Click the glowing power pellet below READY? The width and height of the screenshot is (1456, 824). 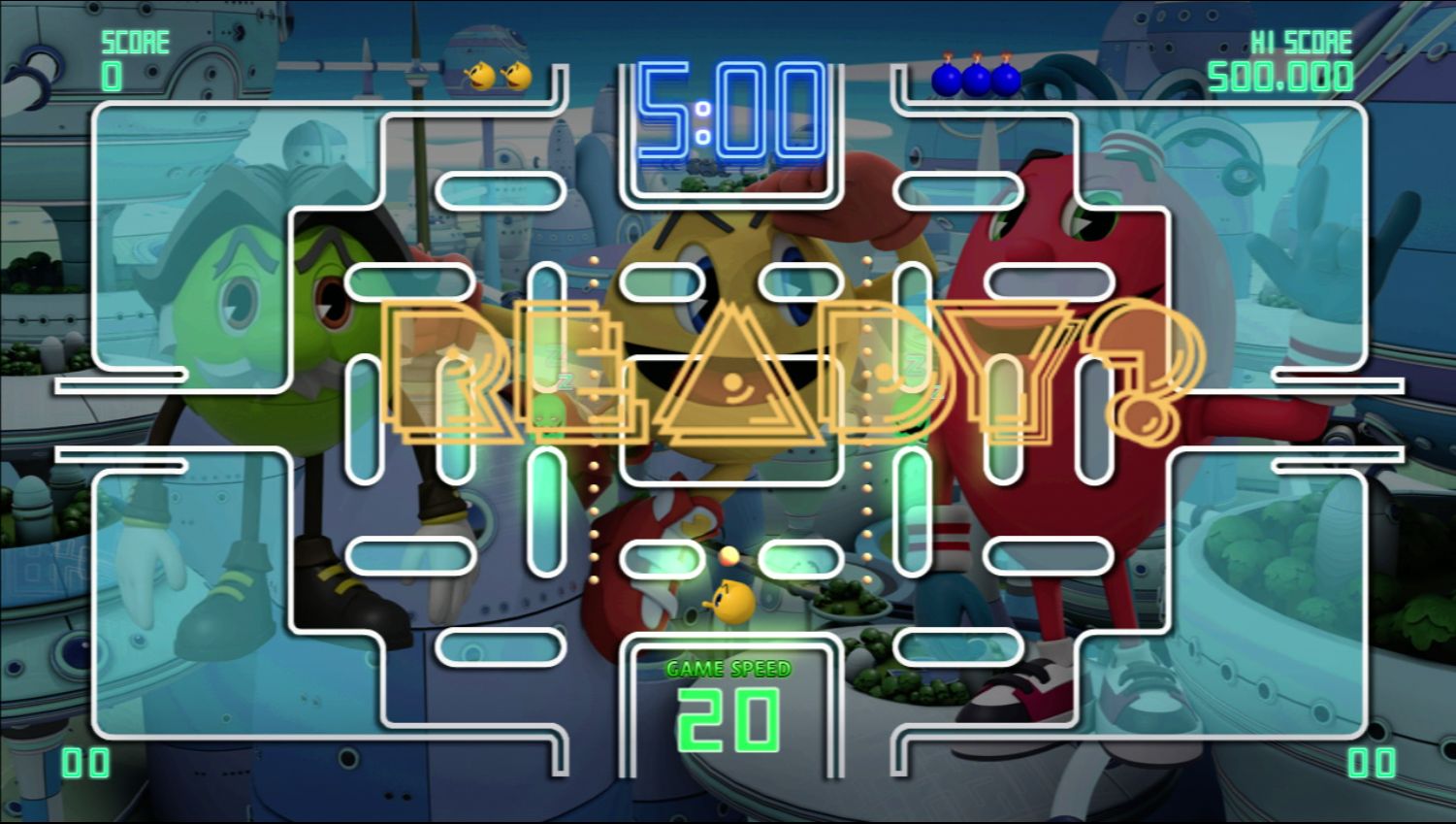point(729,555)
